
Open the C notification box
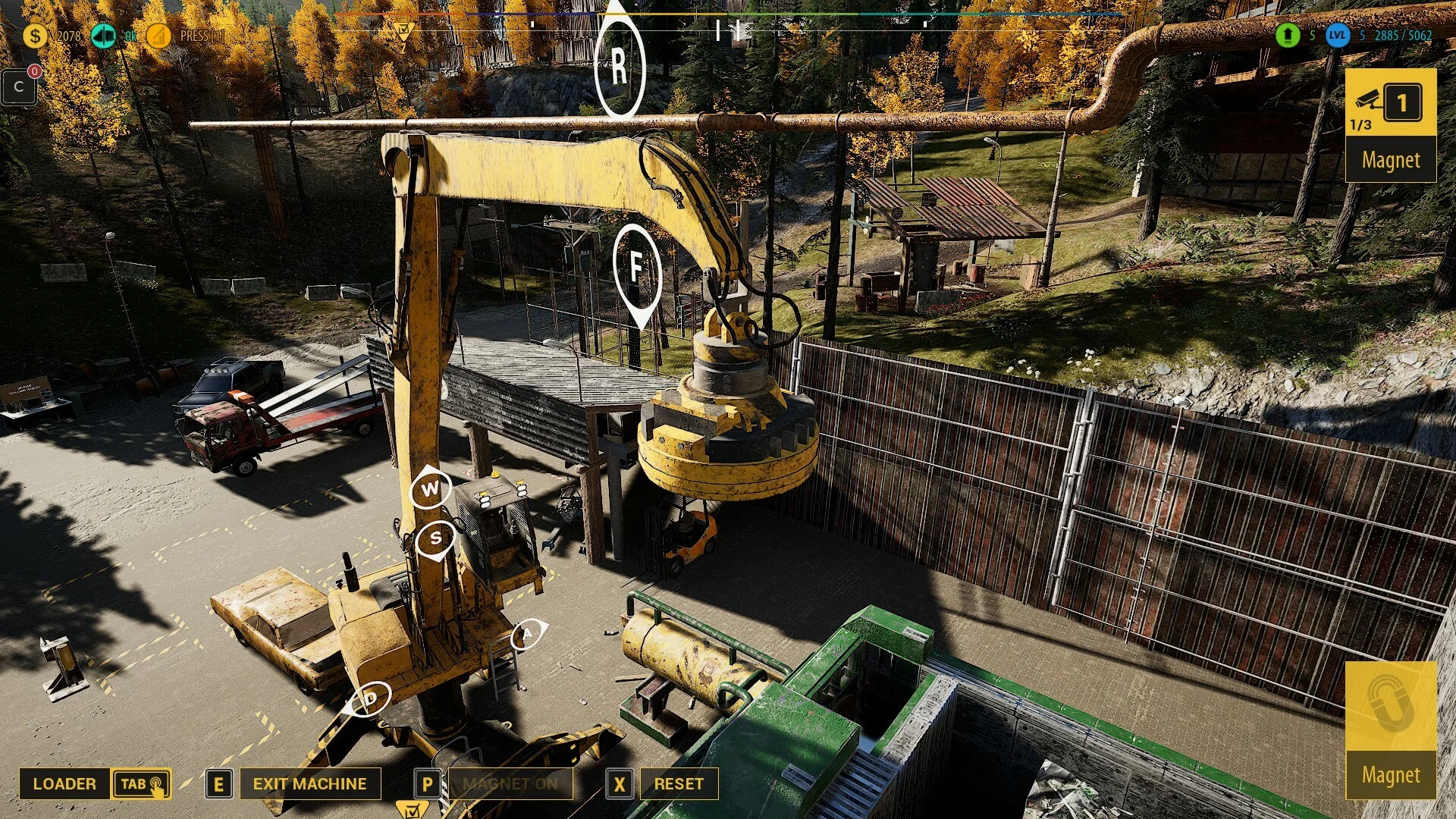coord(19,87)
